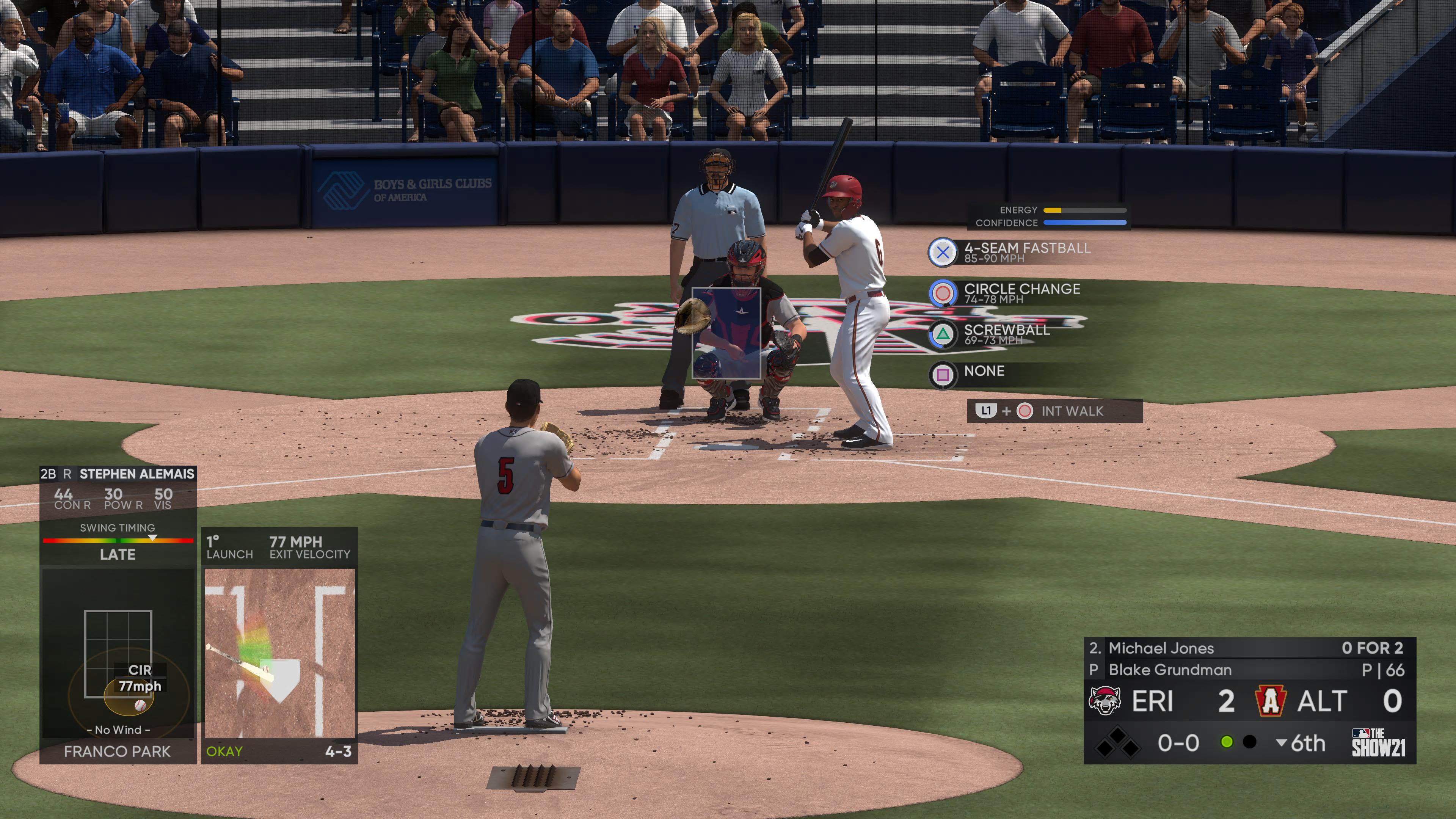The height and width of the screenshot is (819, 1456).
Task: Click the INT WALK action label
Action: [1070, 411]
